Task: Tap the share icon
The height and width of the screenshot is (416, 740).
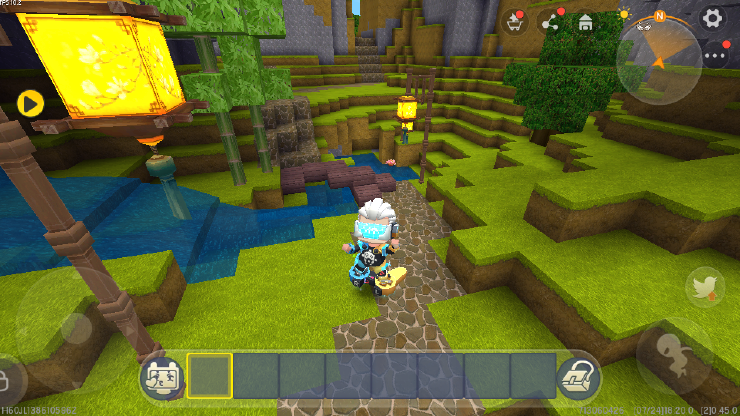Action: (x=549, y=22)
